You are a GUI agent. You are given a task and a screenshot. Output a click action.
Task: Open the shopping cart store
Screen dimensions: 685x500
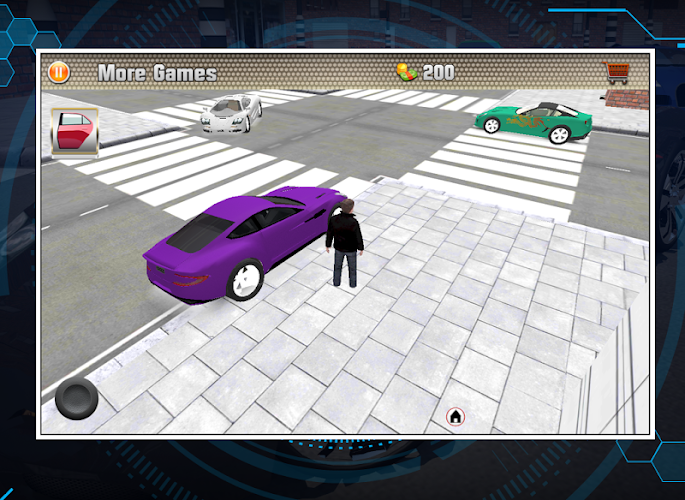pos(615,73)
